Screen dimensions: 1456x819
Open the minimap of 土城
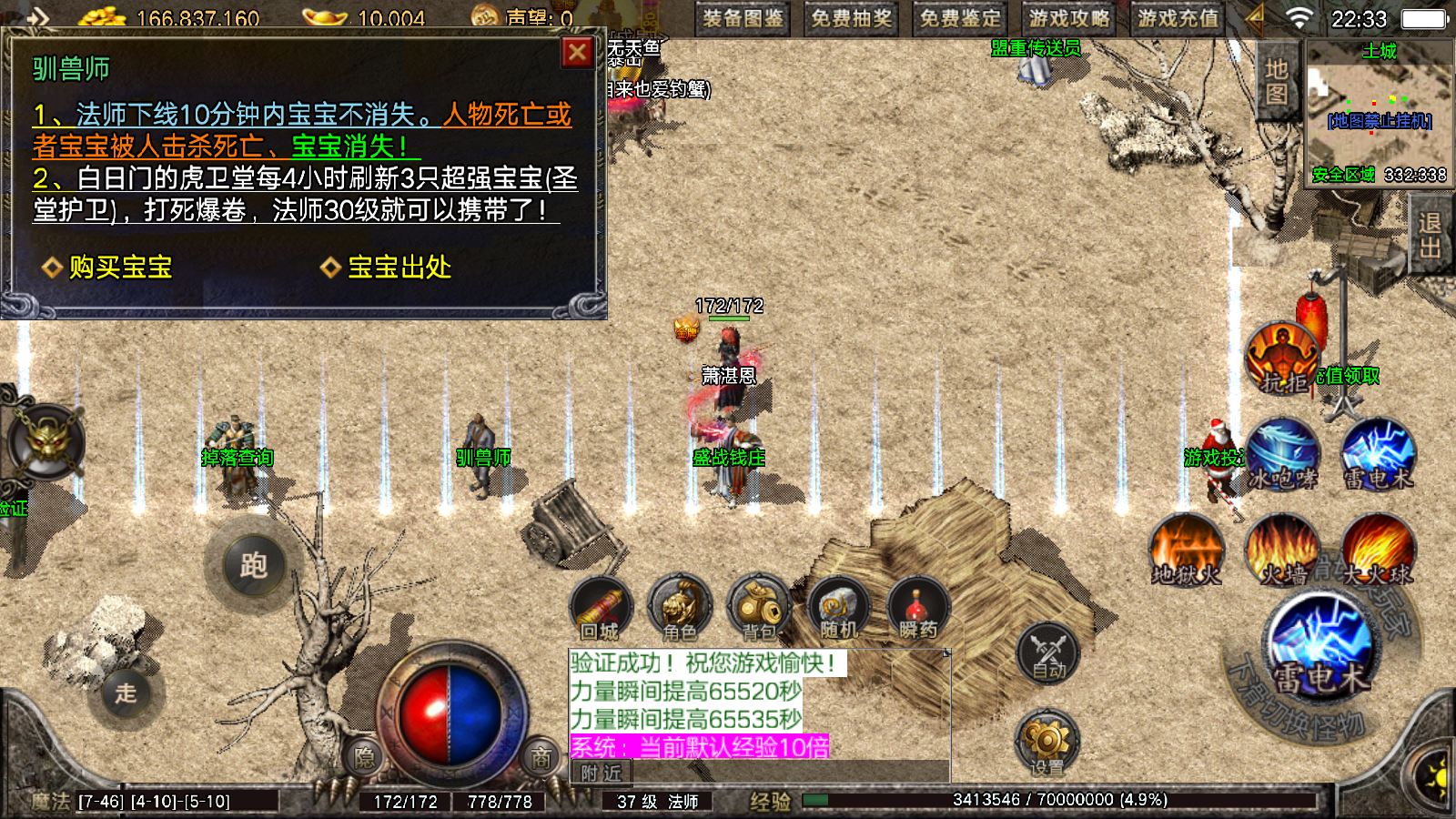point(1379,114)
